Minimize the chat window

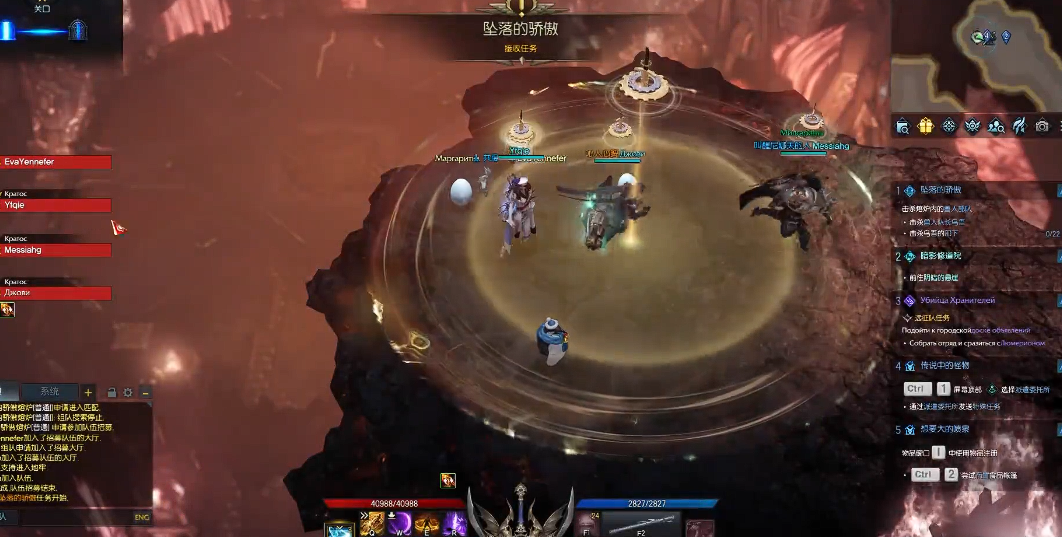coord(145,392)
